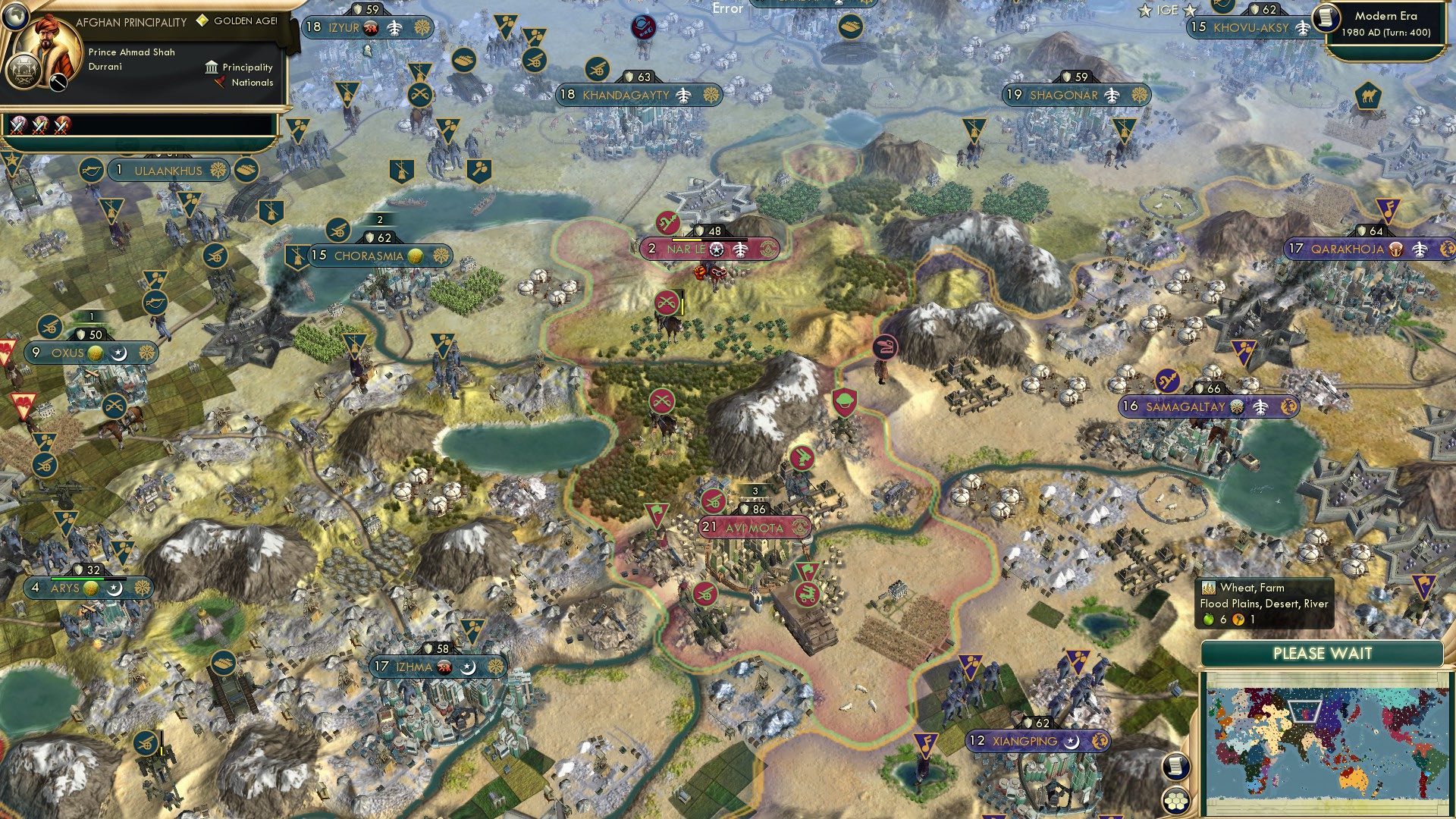Open the scroll notification icon above the minimap
1456x819 pixels.
pyautogui.click(x=1176, y=766)
